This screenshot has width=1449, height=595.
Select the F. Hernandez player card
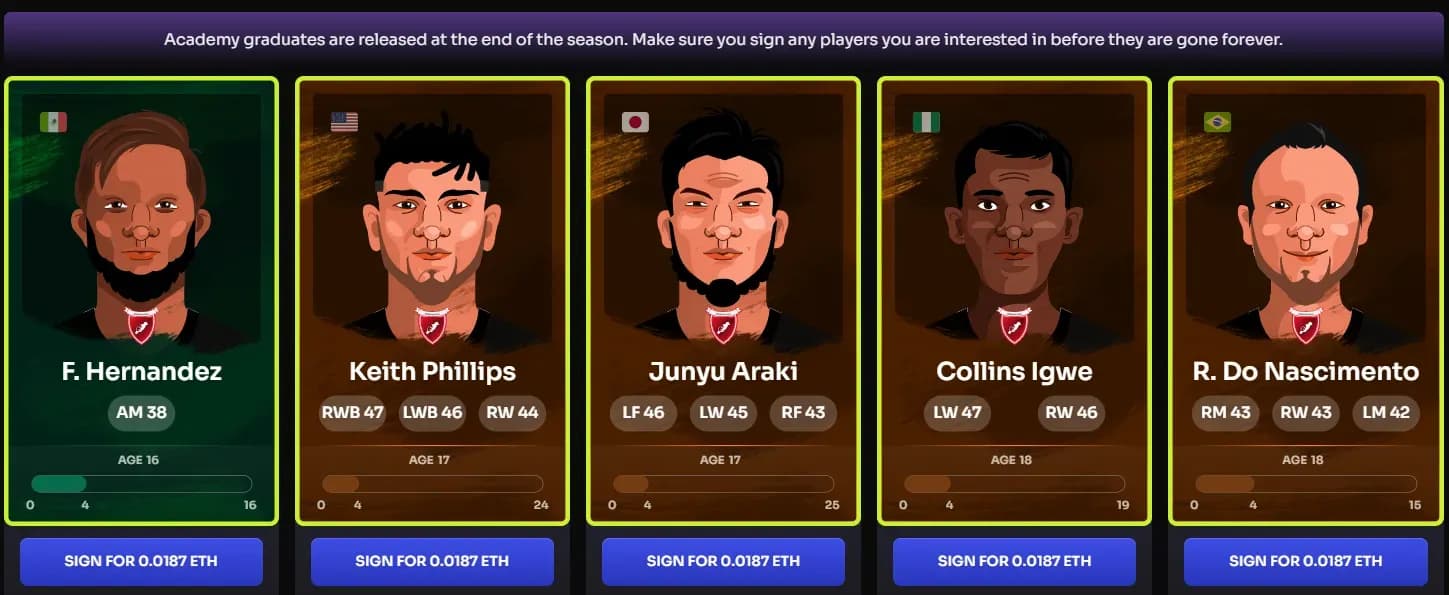tap(141, 300)
